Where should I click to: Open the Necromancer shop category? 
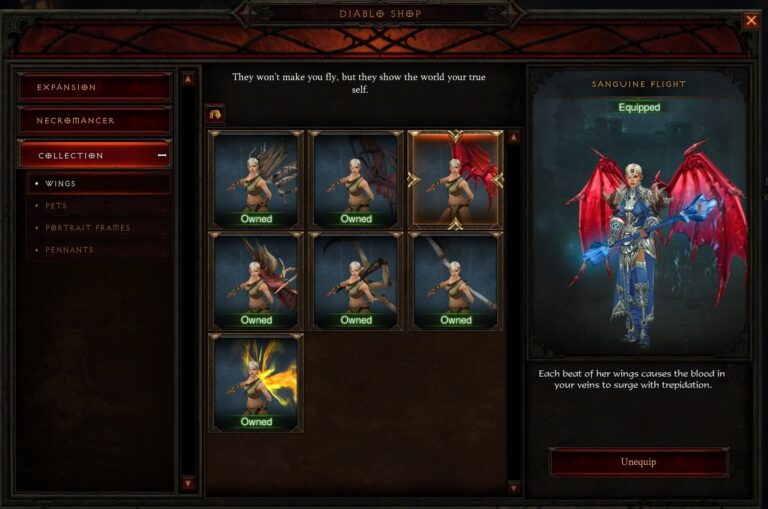click(x=94, y=121)
